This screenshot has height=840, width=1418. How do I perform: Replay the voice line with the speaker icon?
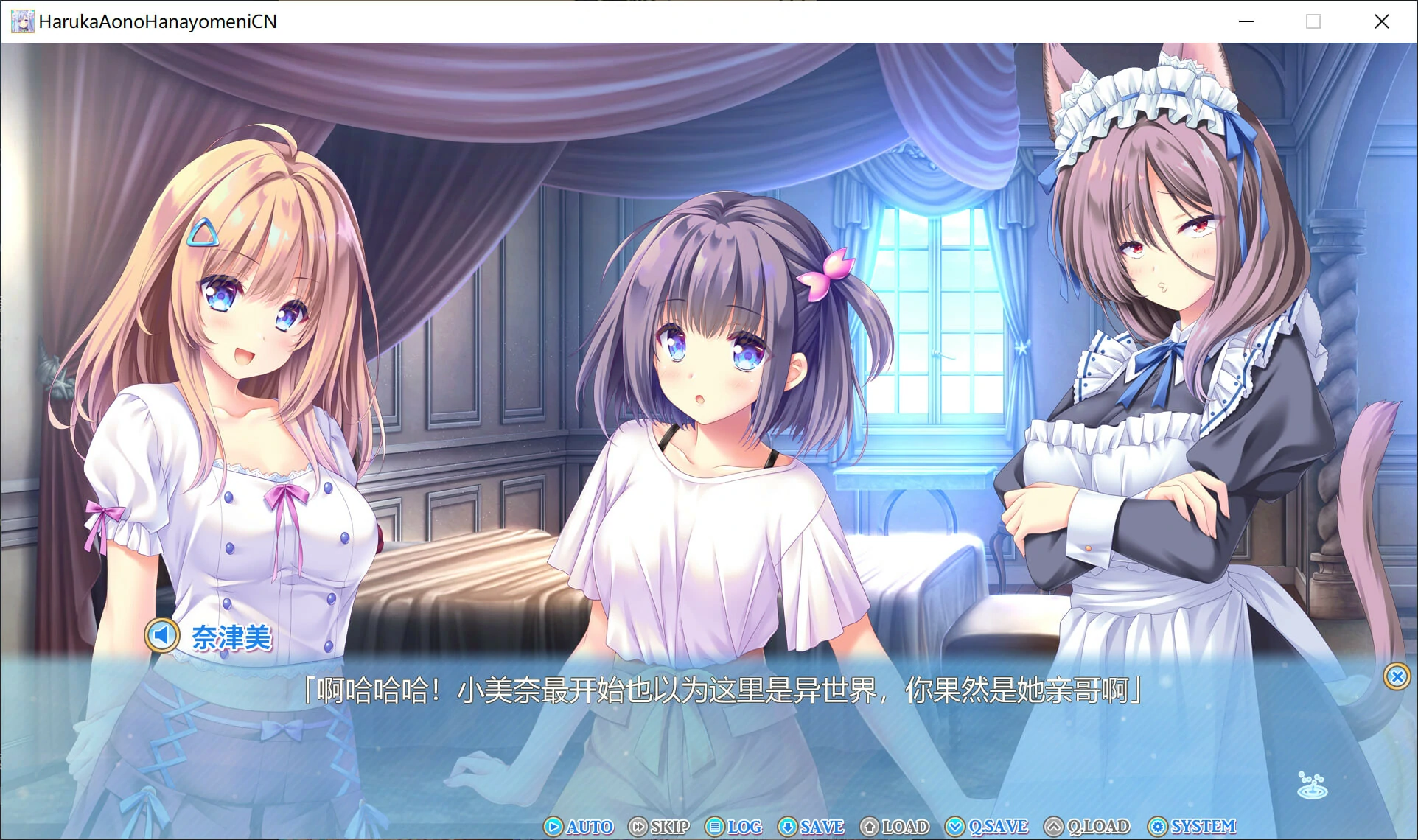(x=163, y=634)
